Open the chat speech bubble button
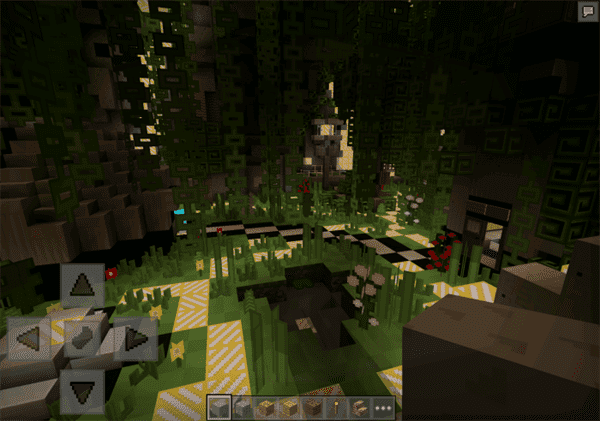Screen dimensions: 600x421 point(586,11)
